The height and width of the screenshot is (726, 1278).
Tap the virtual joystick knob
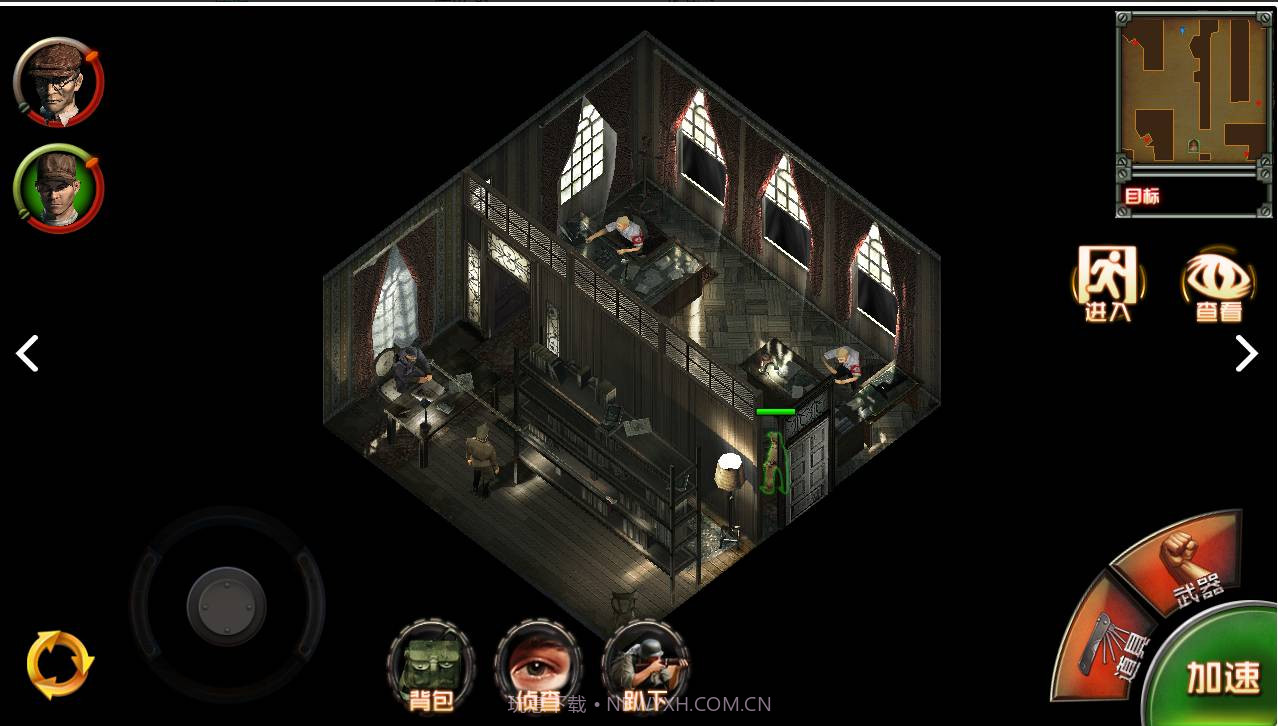(227, 603)
